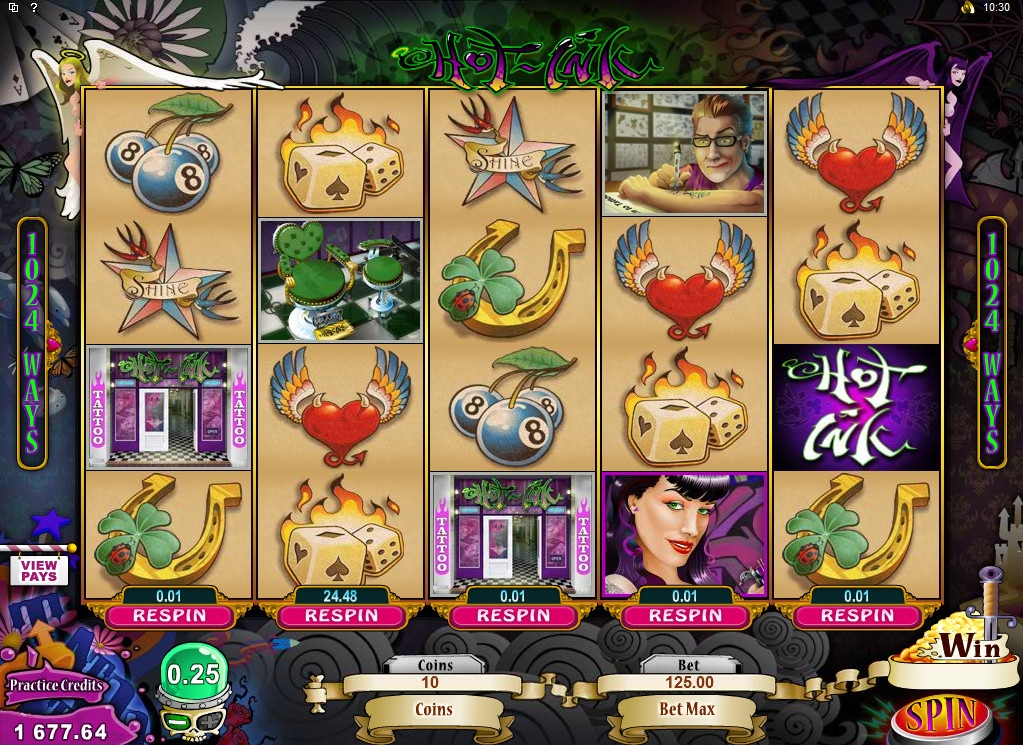
Task: Respin the reel costing 24.48
Action: [341, 616]
